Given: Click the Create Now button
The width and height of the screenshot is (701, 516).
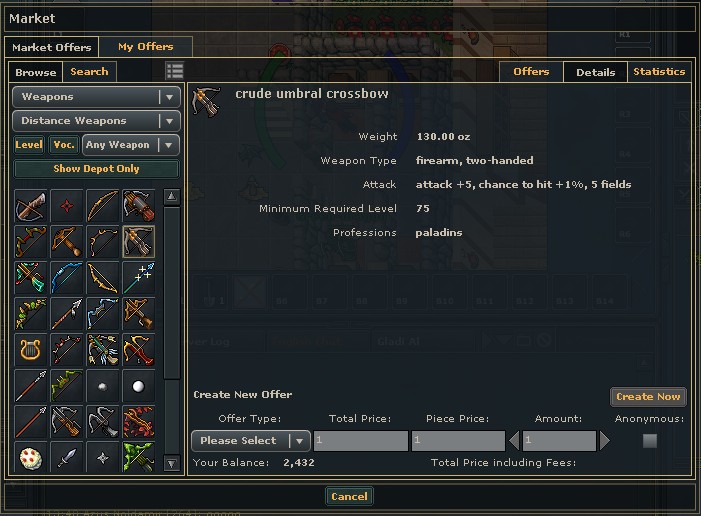Looking at the screenshot, I should pyautogui.click(x=648, y=397).
